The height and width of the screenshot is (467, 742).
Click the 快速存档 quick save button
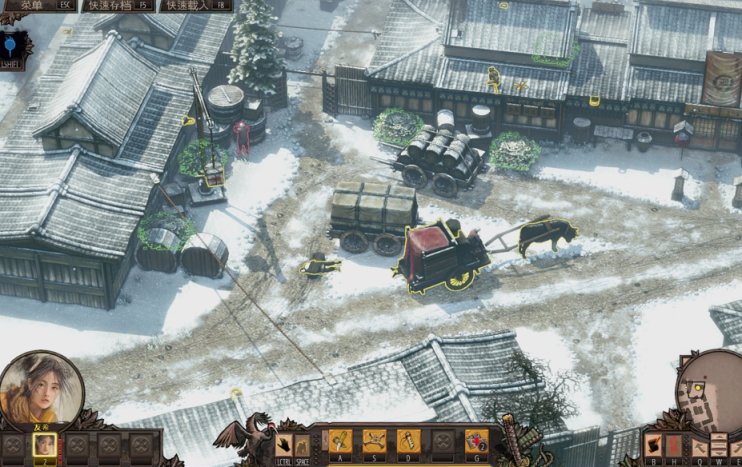(119, 5)
